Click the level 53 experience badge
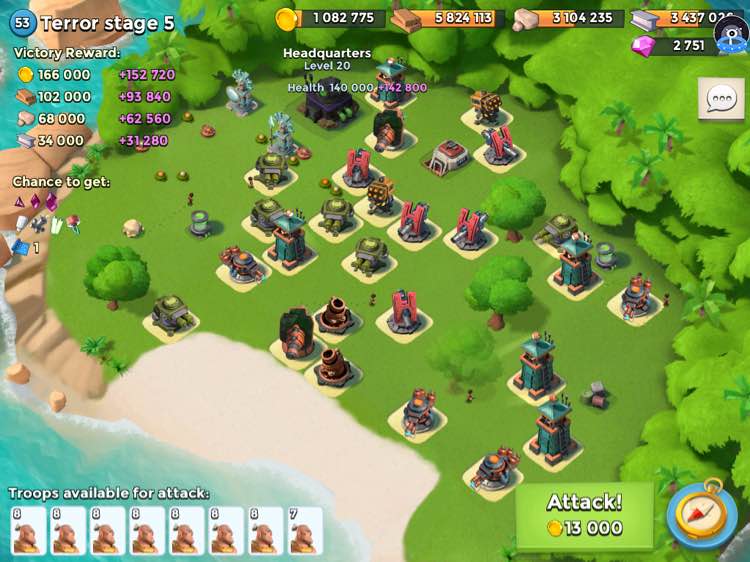750x562 pixels. [22, 22]
